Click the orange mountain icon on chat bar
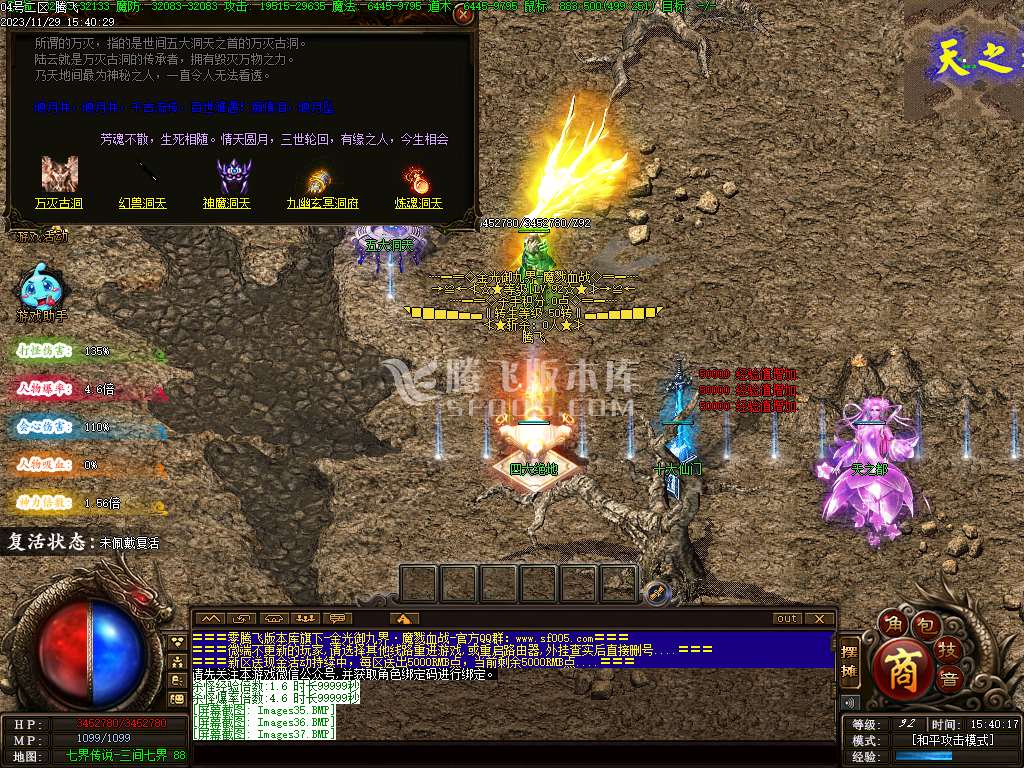Viewport: 1024px width, 768px height. coord(403,618)
